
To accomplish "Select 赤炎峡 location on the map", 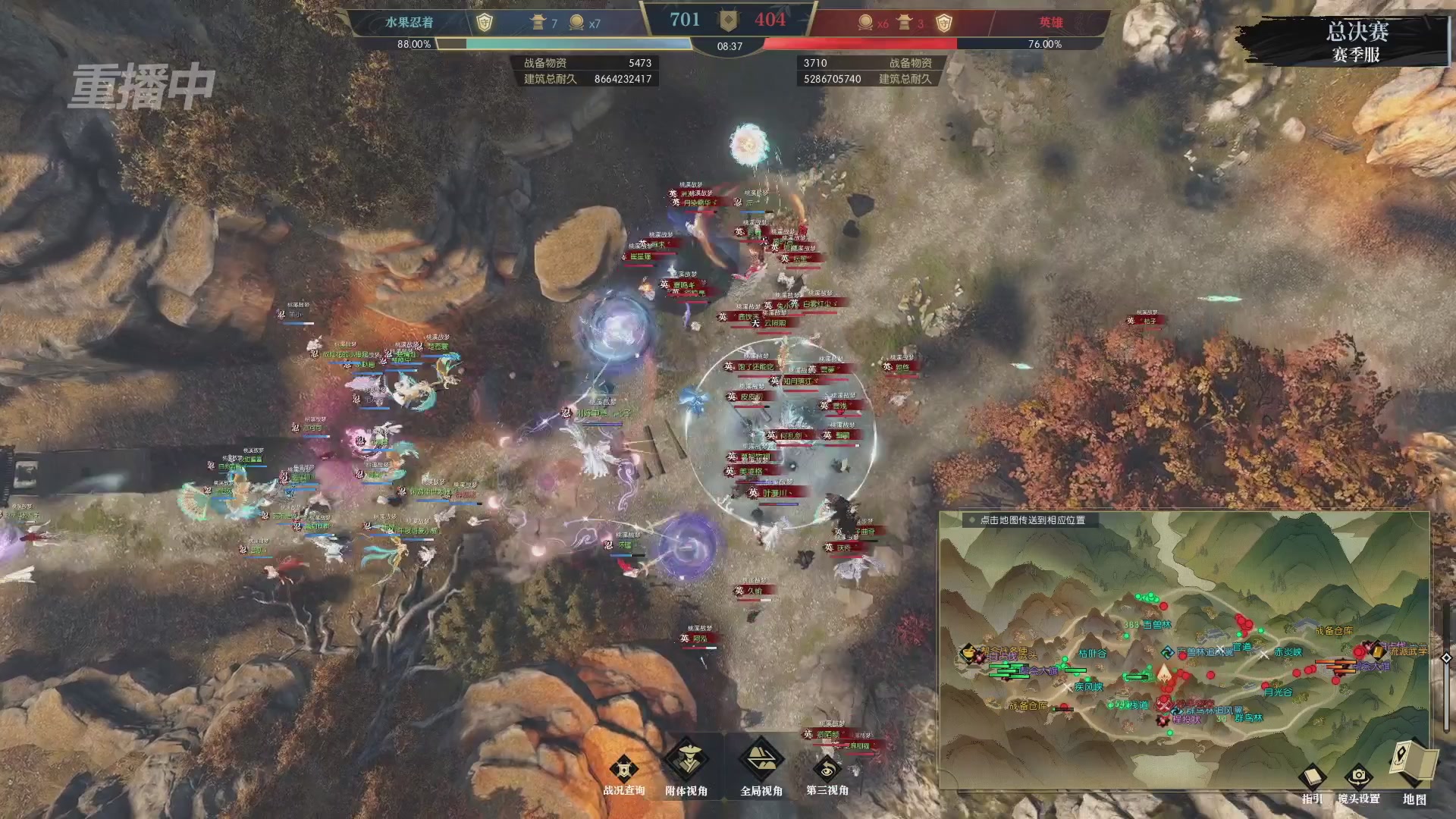I will (1288, 652).
